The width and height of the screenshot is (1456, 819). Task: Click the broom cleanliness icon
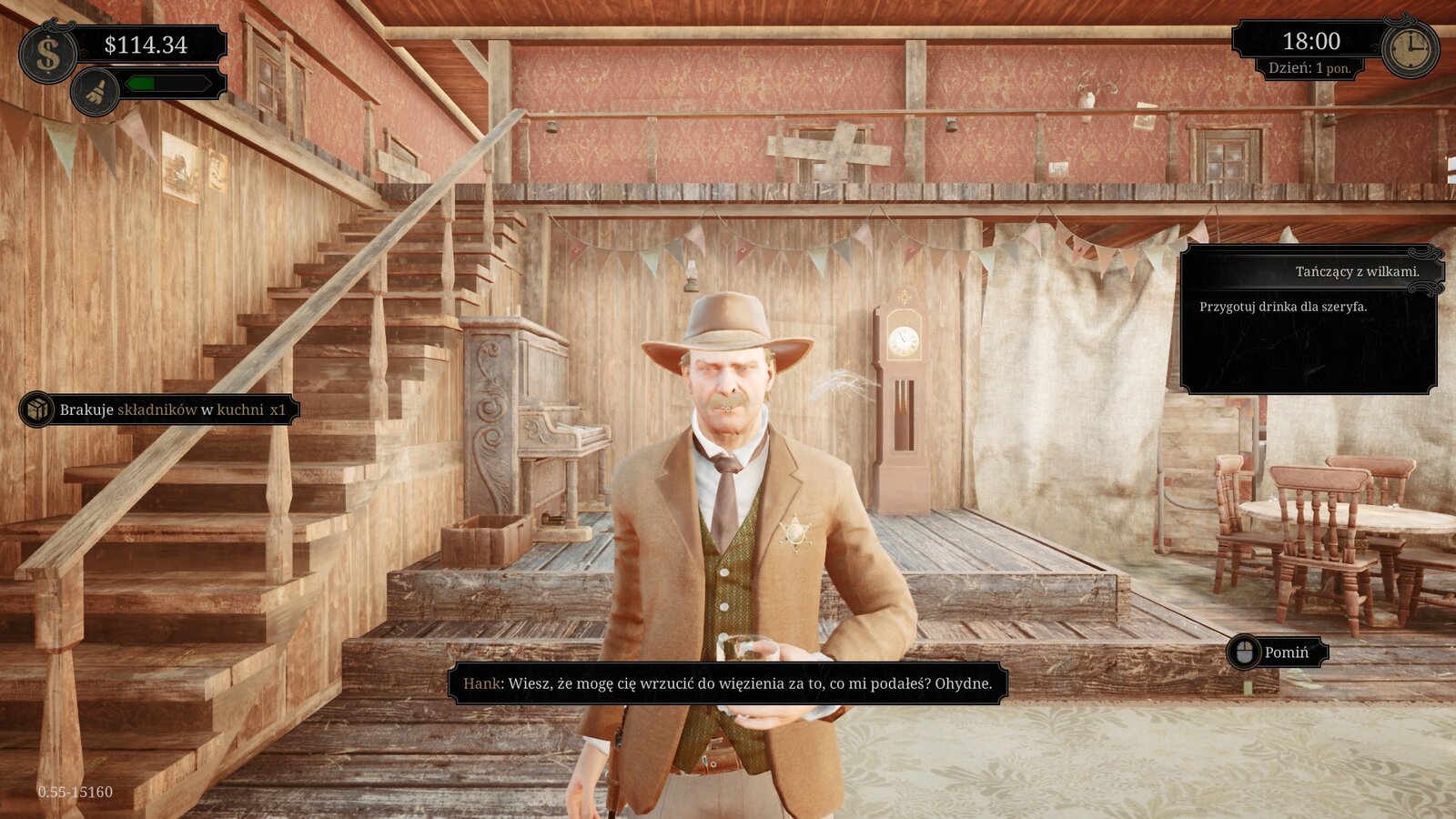click(96, 92)
